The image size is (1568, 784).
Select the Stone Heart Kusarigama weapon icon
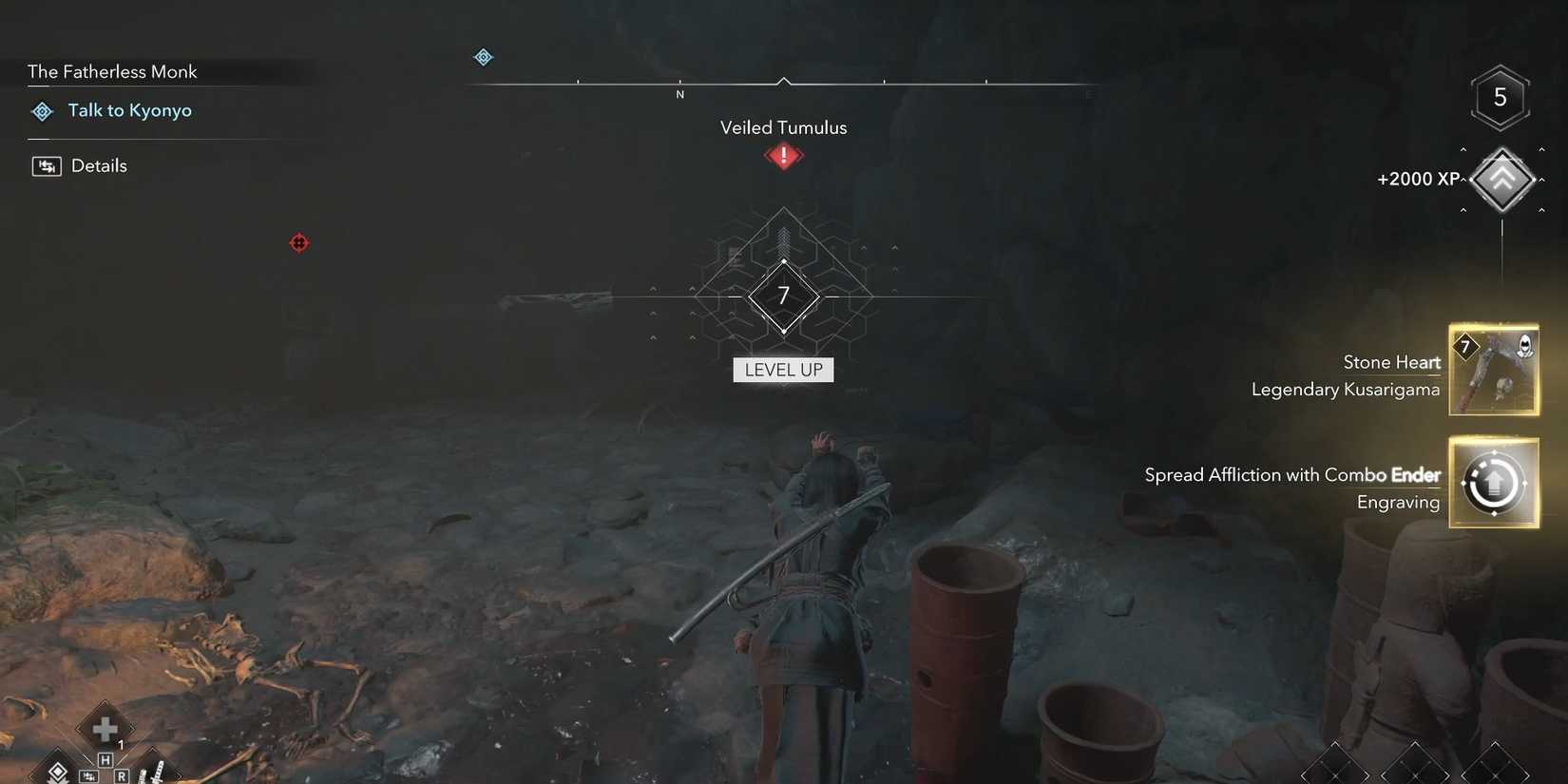(x=1494, y=371)
